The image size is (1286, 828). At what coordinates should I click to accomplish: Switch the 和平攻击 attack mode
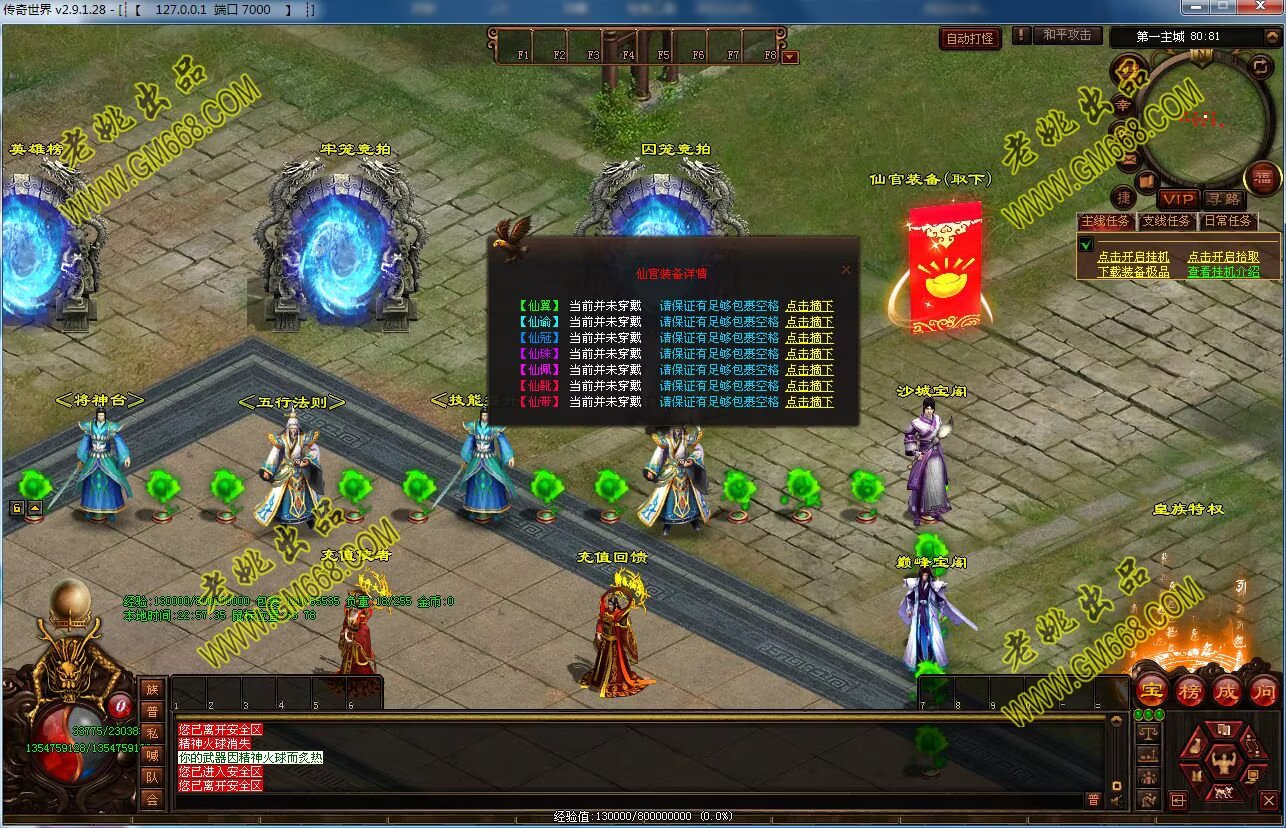(1067, 35)
